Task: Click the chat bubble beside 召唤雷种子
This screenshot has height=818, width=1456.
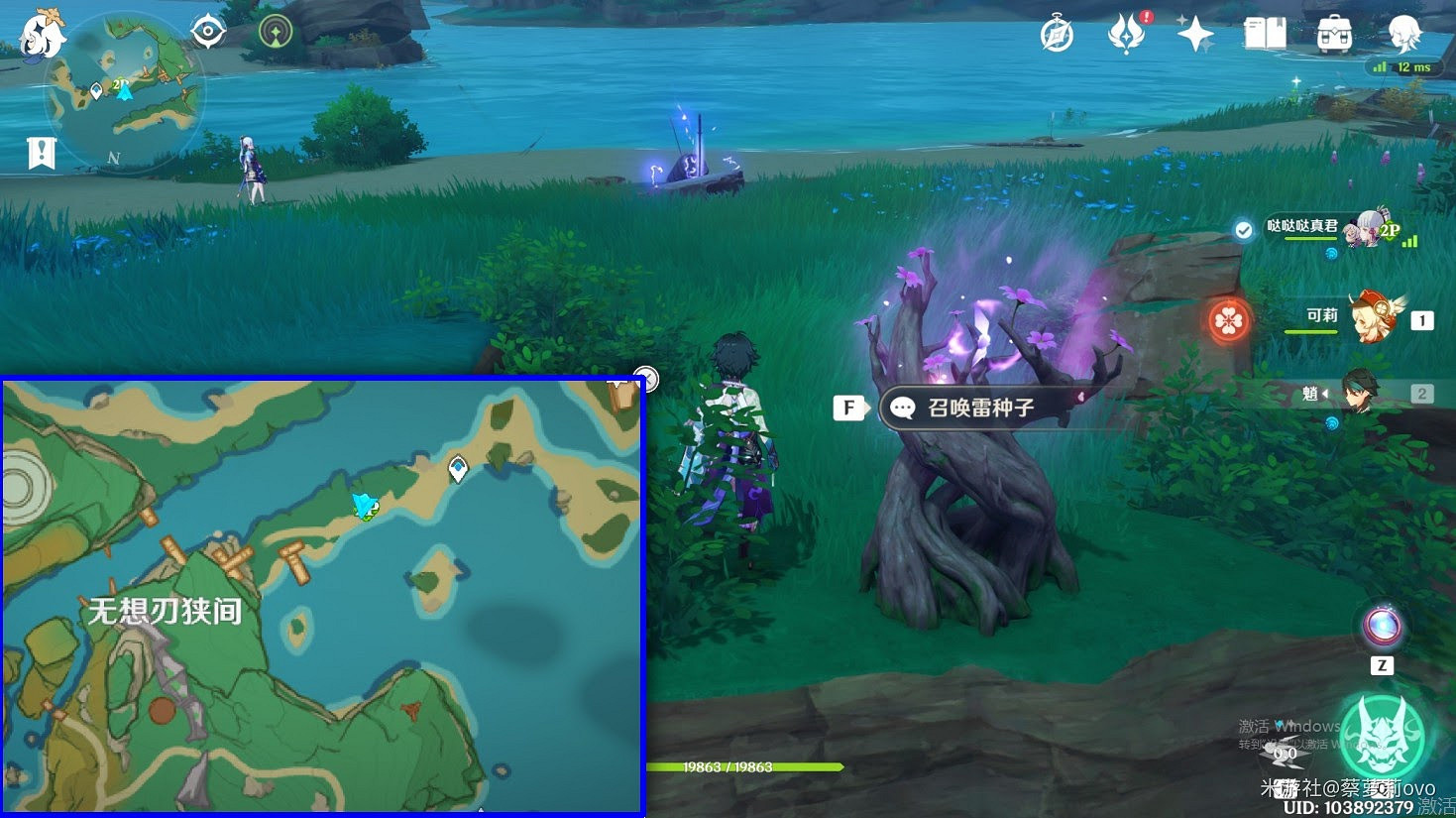Action: pos(906,408)
